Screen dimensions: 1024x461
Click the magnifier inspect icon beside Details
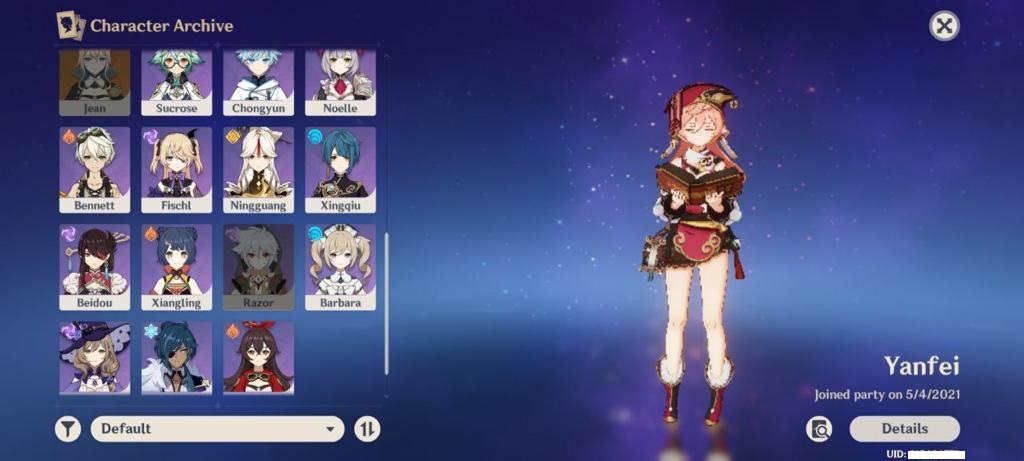[x=820, y=429]
